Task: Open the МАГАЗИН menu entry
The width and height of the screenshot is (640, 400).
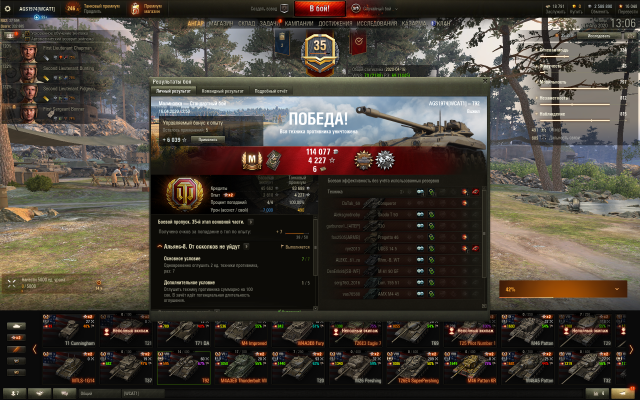Action: pyautogui.click(x=223, y=22)
